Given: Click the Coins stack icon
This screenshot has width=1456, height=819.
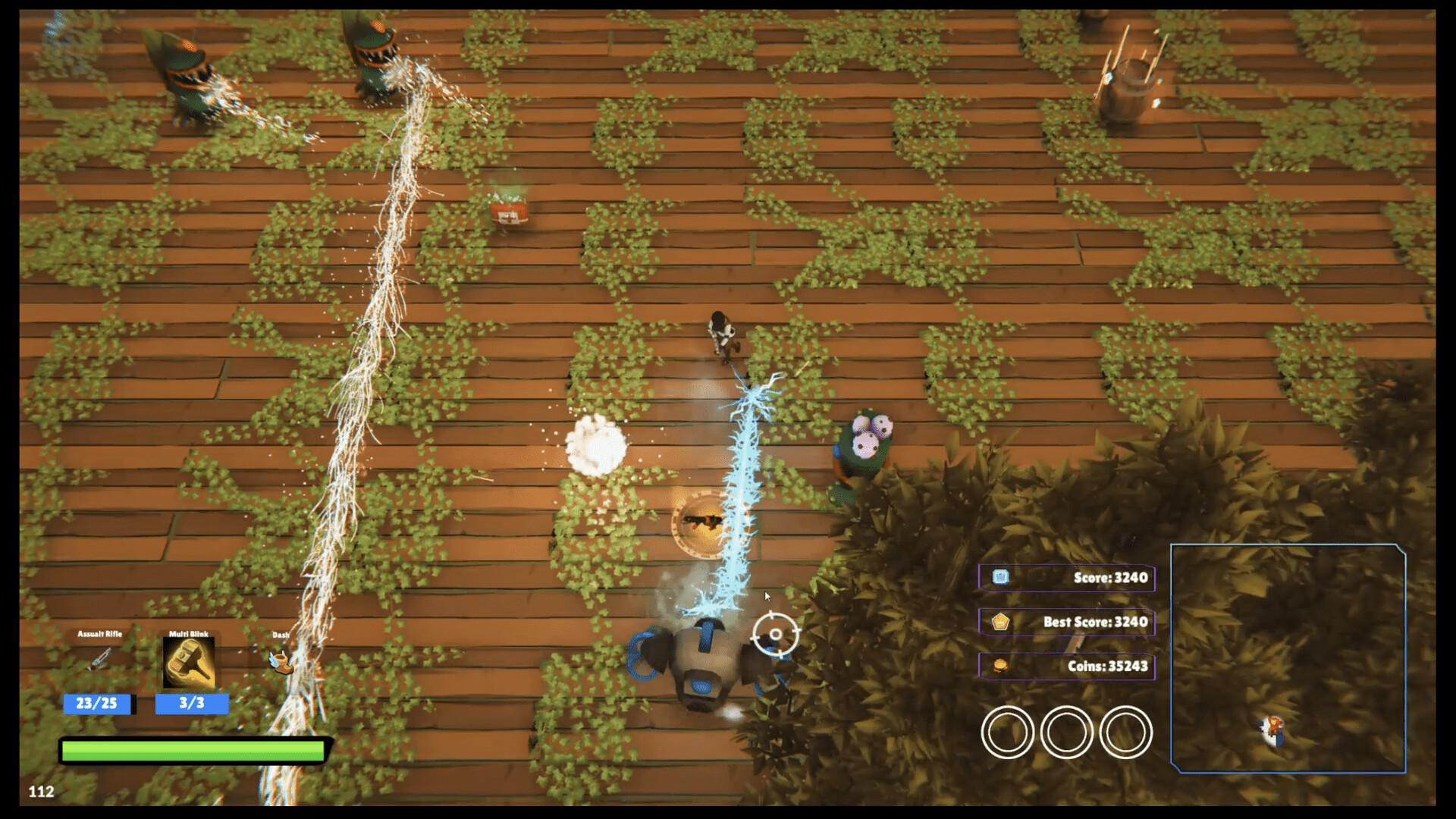Looking at the screenshot, I should tap(1001, 664).
